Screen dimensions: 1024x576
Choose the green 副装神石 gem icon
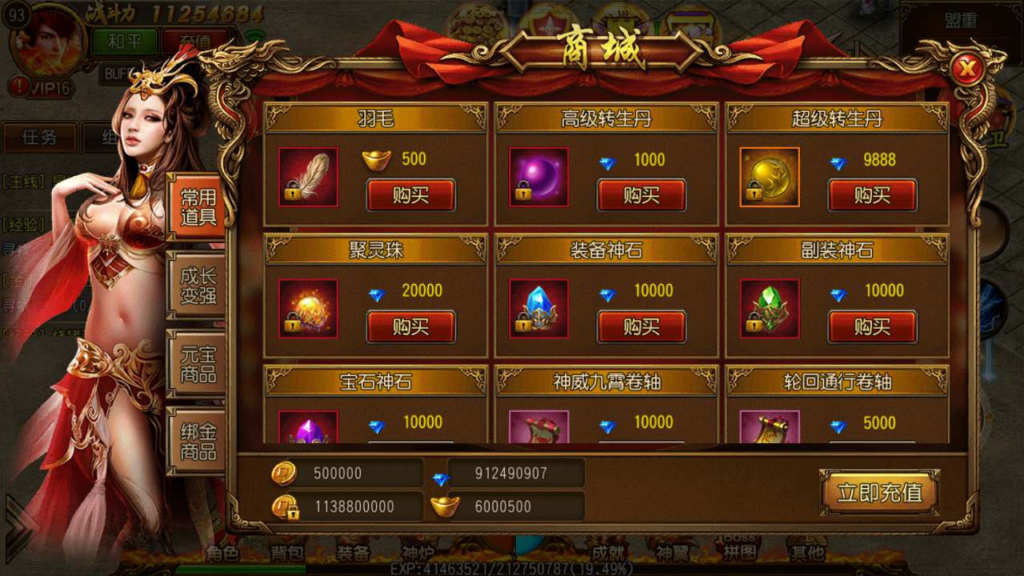769,309
